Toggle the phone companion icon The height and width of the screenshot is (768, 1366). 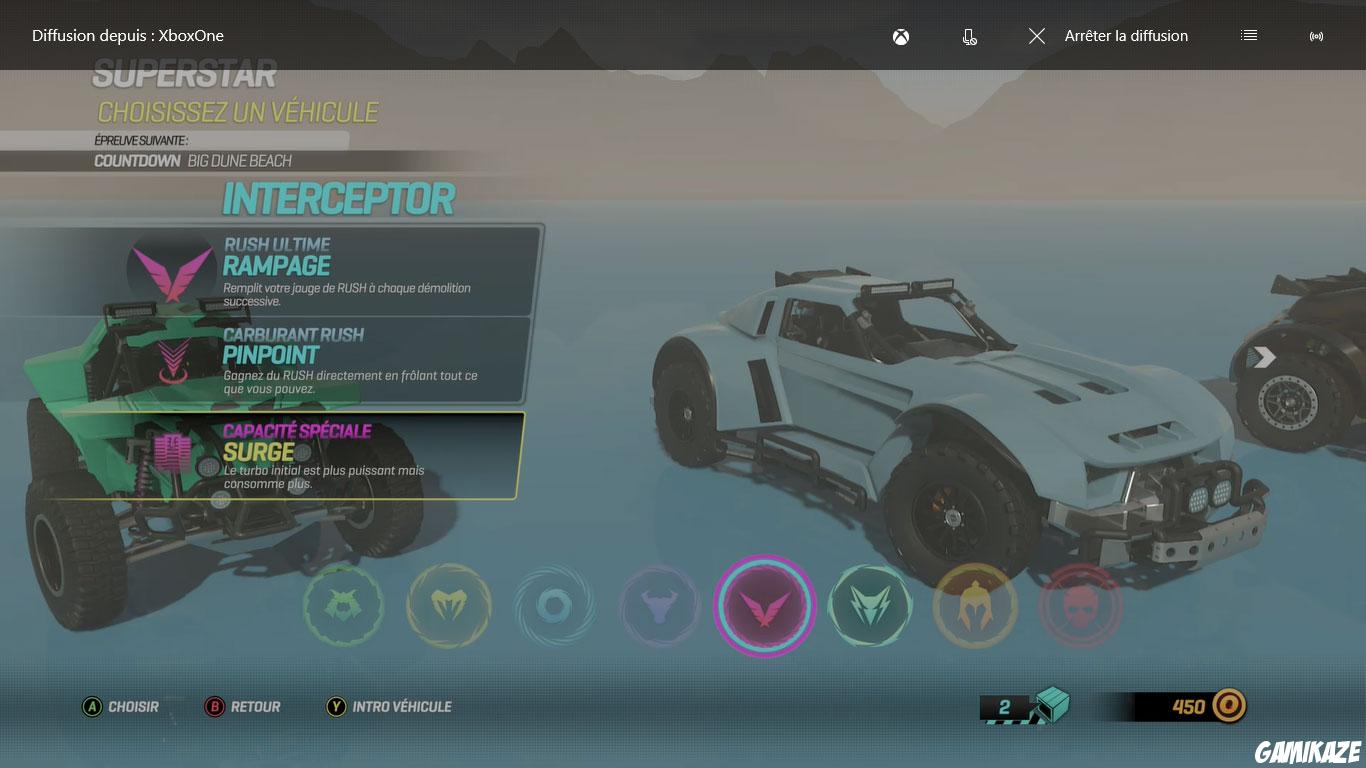tap(968, 36)
